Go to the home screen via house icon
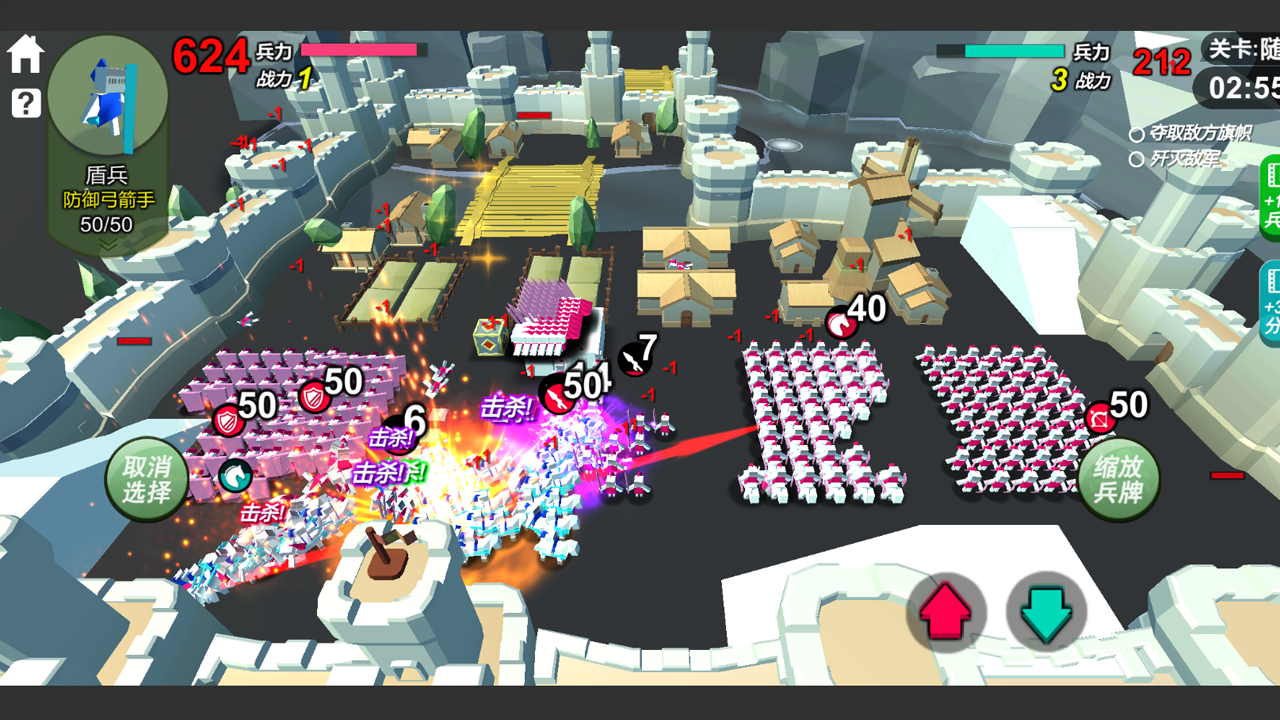The height and width of the screenshot is (720, 1280). [x=25, y=54]
